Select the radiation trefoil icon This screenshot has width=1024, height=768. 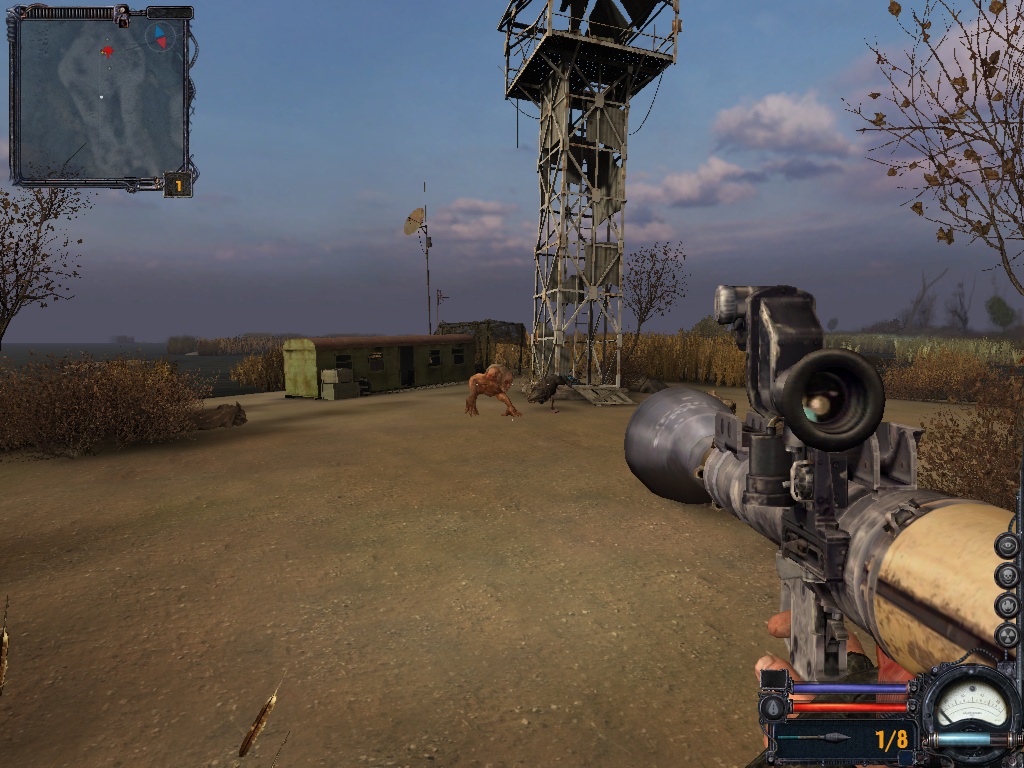1008,635
